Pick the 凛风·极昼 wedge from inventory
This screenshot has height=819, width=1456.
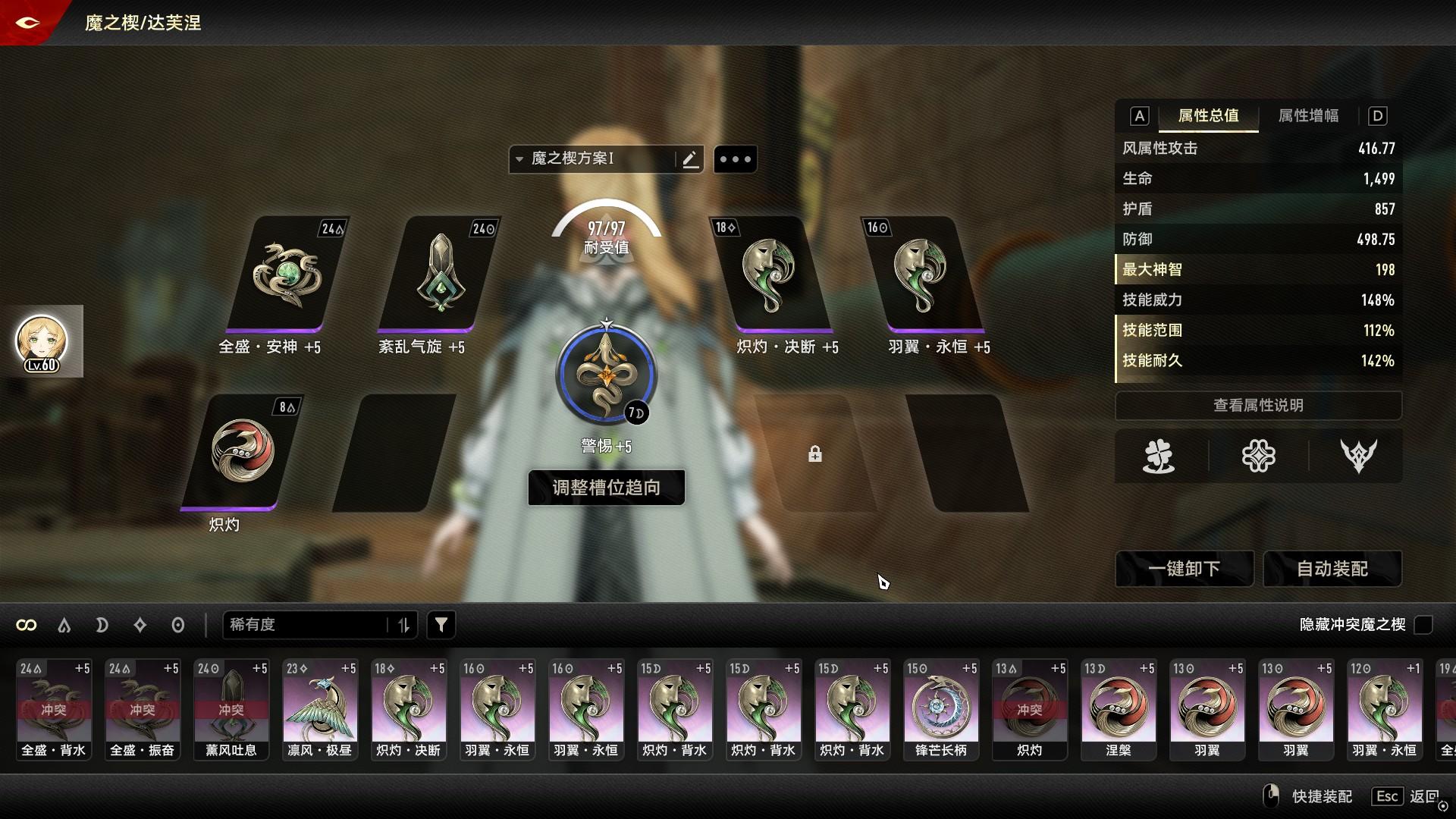point(319,709)
